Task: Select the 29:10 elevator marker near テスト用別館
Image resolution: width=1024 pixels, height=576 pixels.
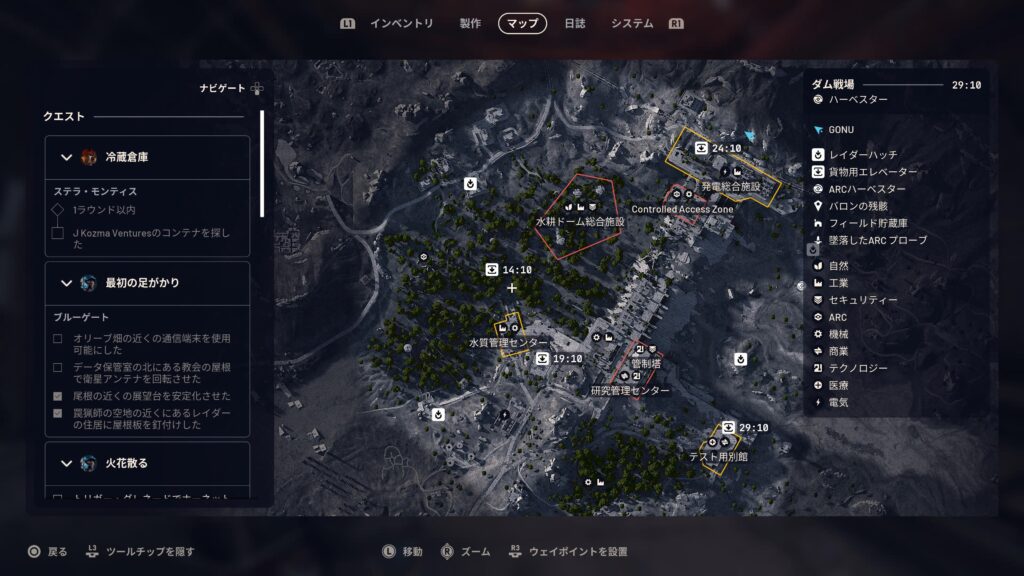Action: (x=729, y=428)
